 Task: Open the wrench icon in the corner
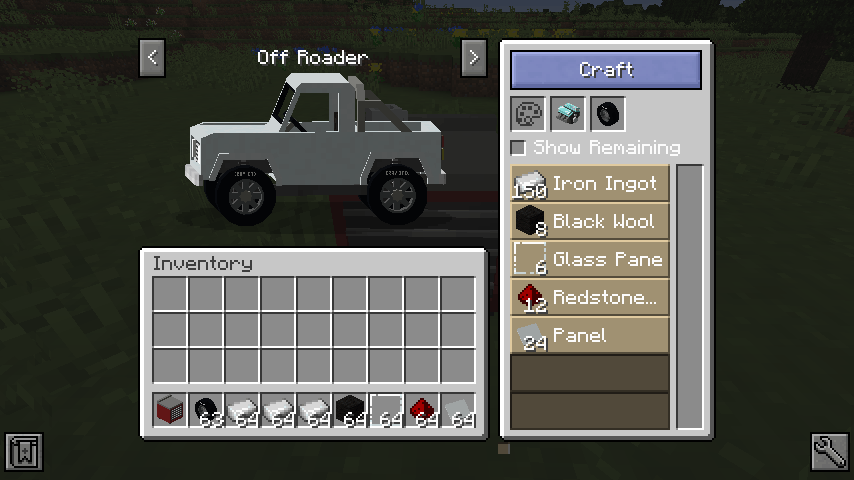pos(830,453)
